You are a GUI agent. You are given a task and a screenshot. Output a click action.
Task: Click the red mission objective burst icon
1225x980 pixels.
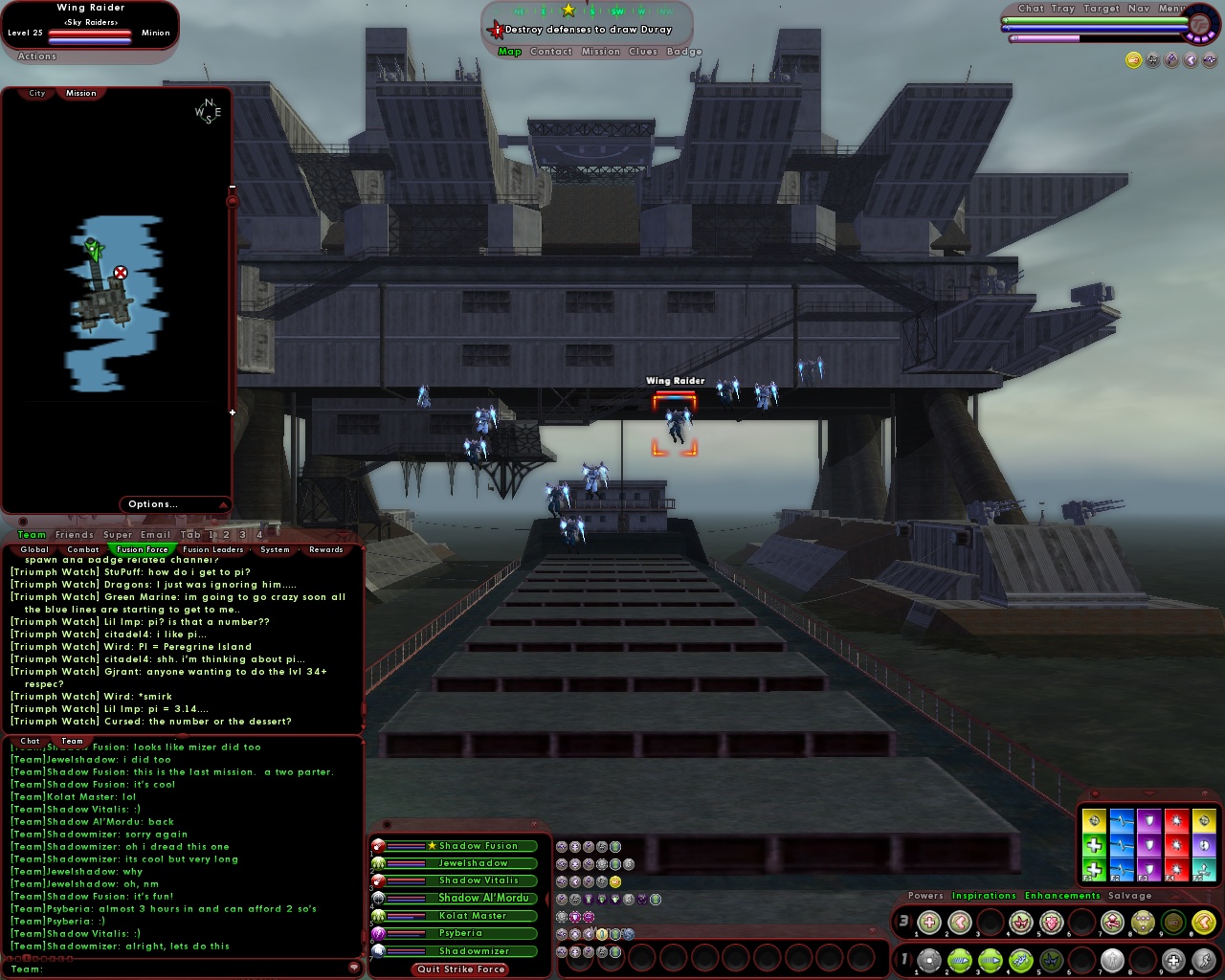(x=497, y=30)
